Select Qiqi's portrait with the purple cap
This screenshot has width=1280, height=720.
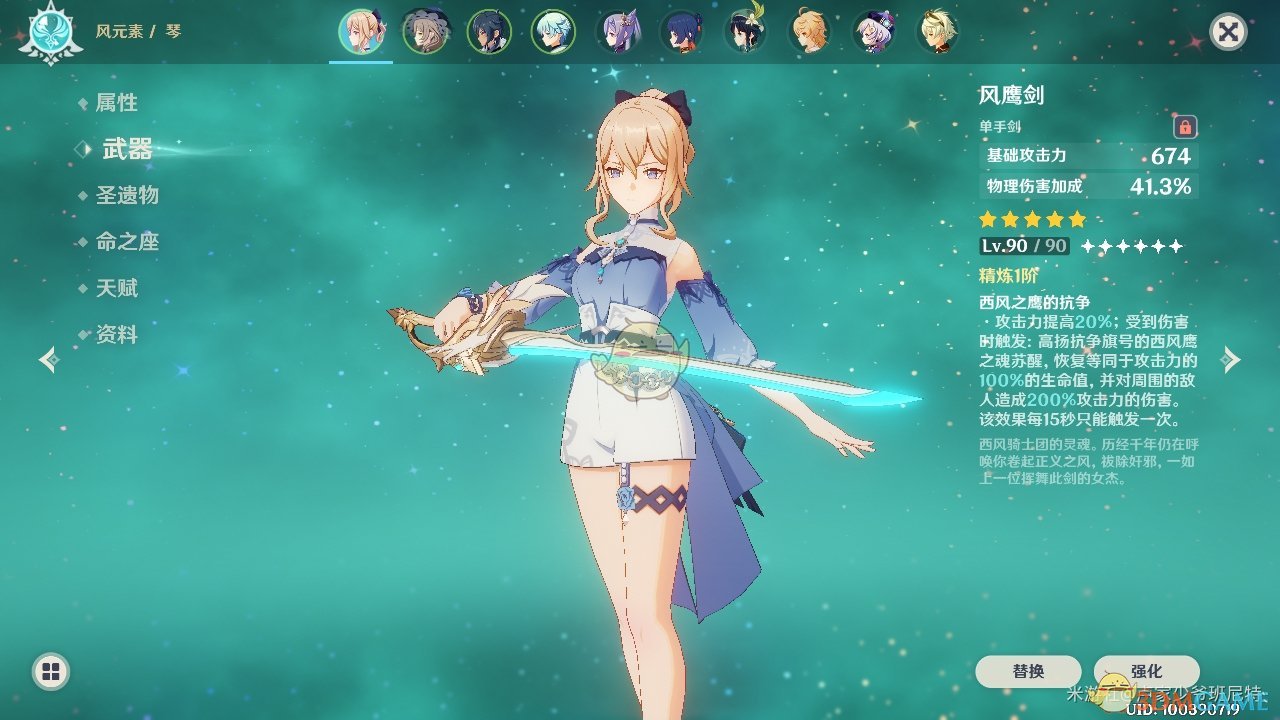pos(874,32)
